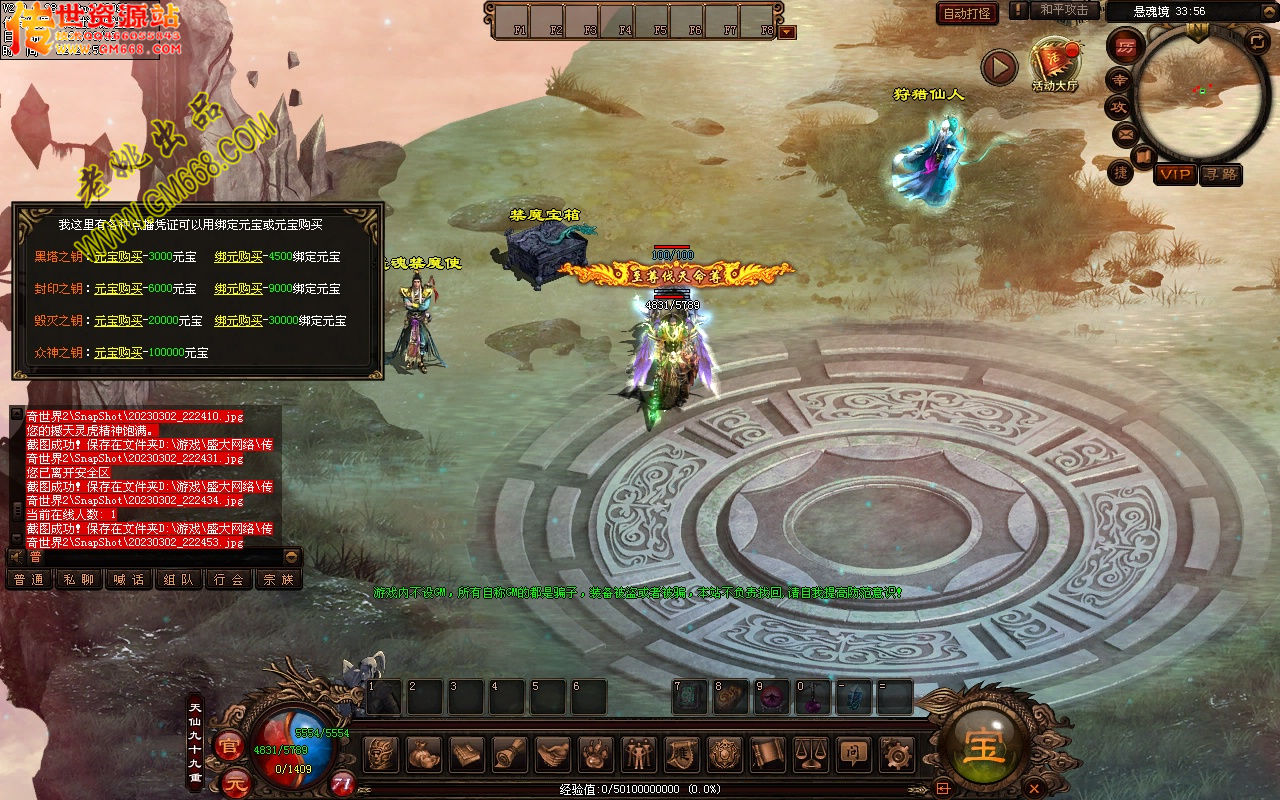The height and width of the screenshot is (800, 1280).
Task: Open the 宝 treasure shop orb
Action: (984, 747)
